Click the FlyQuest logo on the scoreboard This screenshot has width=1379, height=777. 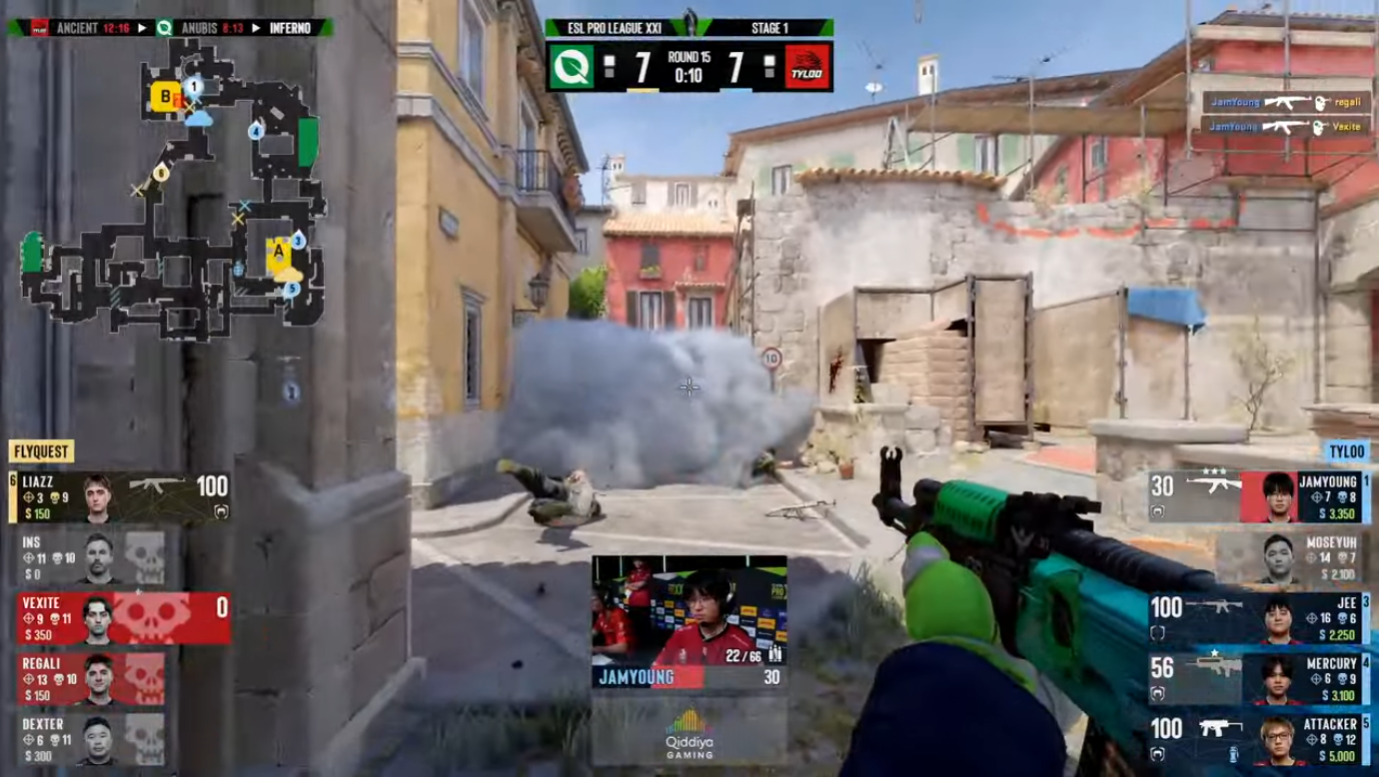click(x=572, y=67)
